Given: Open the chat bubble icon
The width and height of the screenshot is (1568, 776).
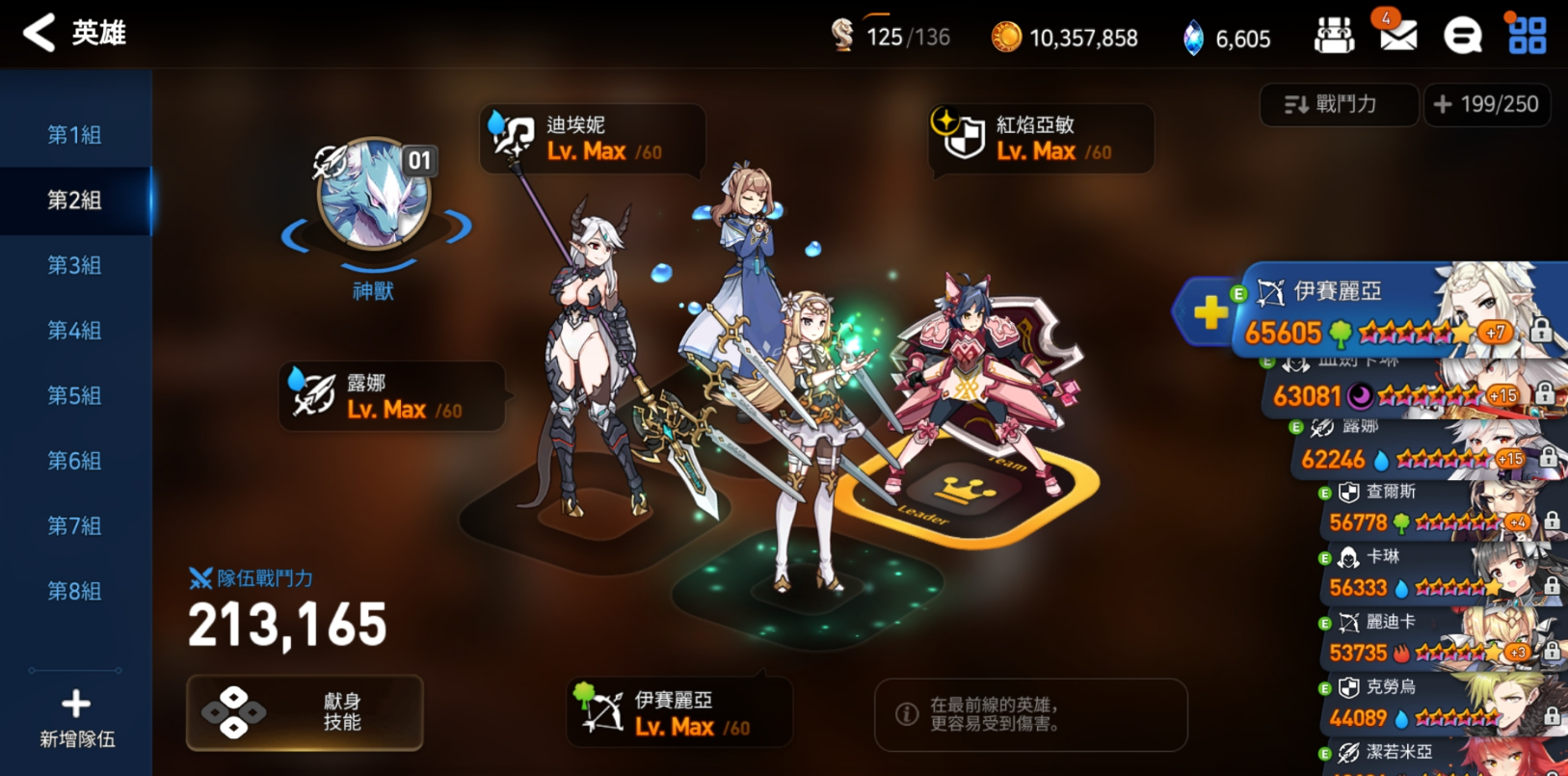Looking at the screenshot, I should [1462, 37].
